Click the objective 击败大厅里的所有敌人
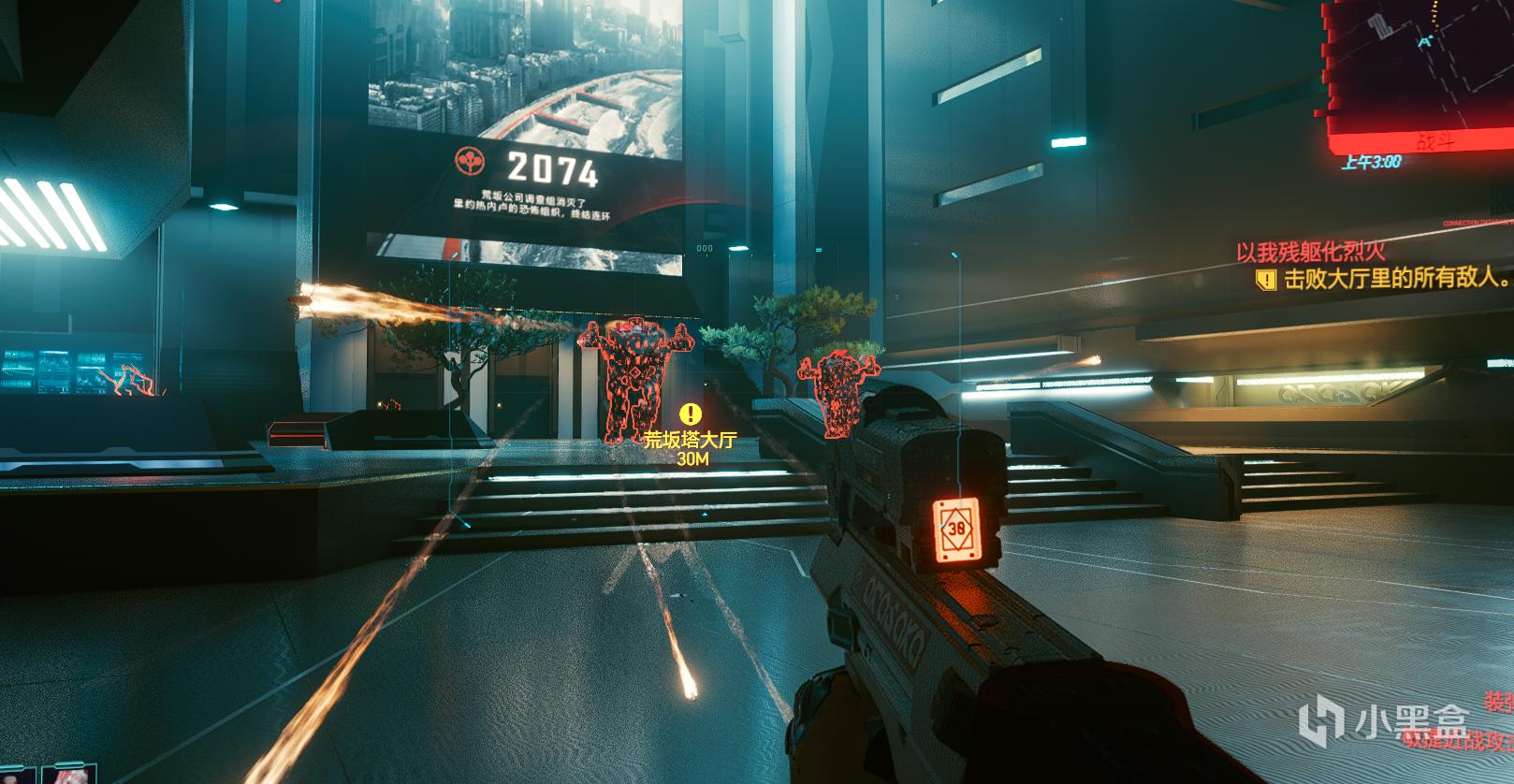The width and height of the screenshot is (1514, 784). pos(1396,278)
